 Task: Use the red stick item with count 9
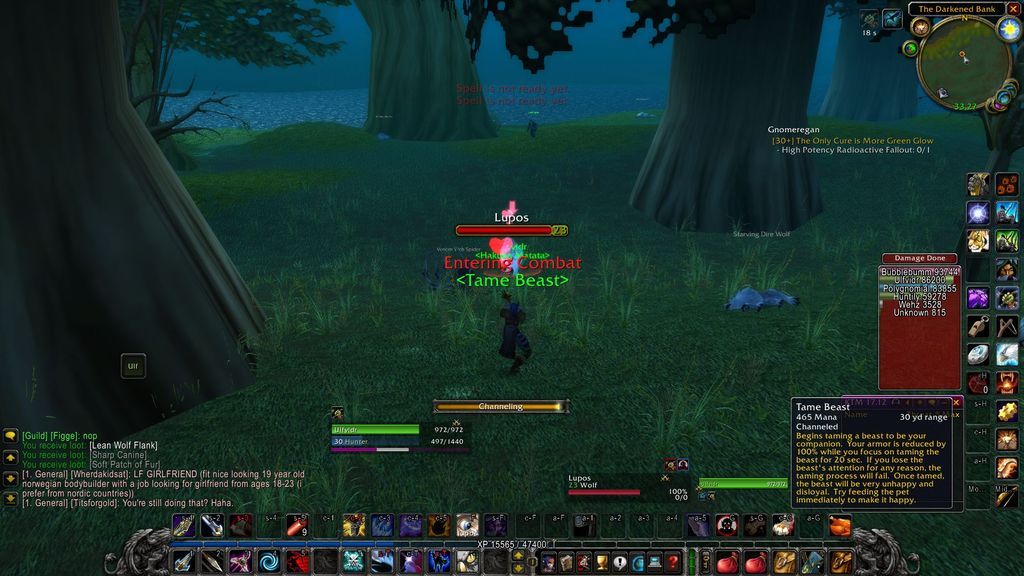coord(297,525)
